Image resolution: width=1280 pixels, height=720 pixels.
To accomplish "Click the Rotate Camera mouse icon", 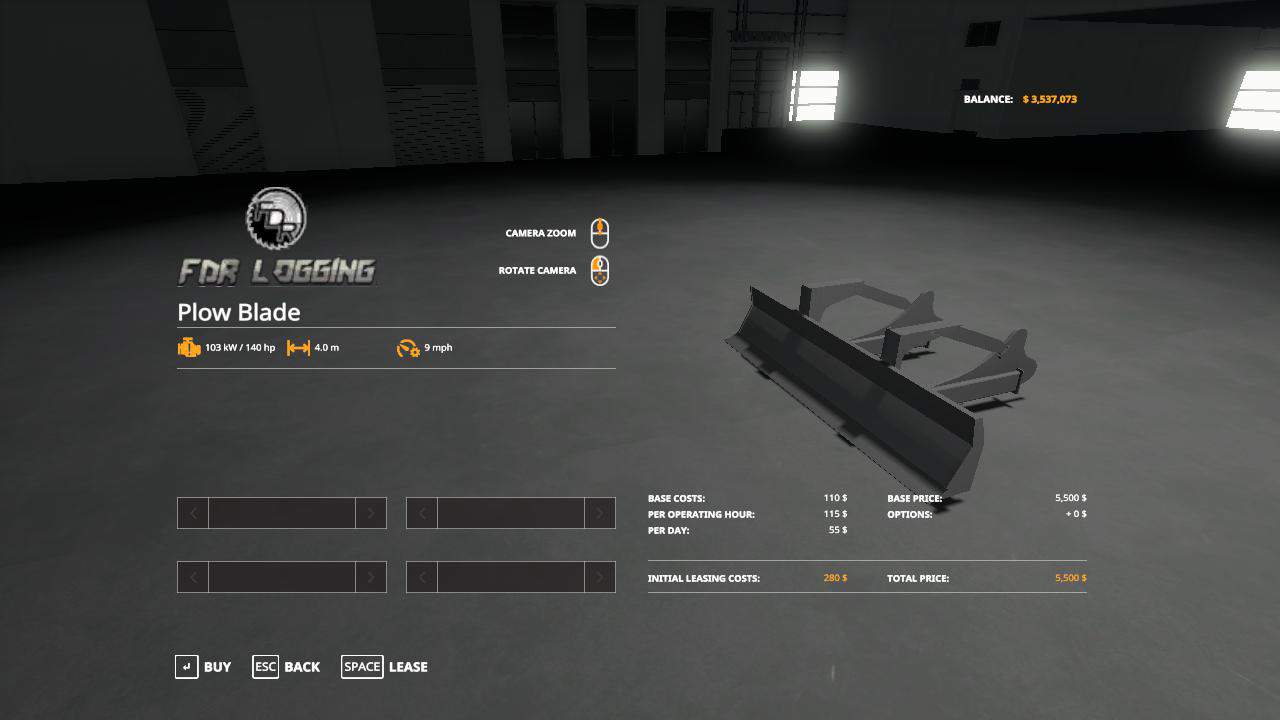I will tap(599, 270).
